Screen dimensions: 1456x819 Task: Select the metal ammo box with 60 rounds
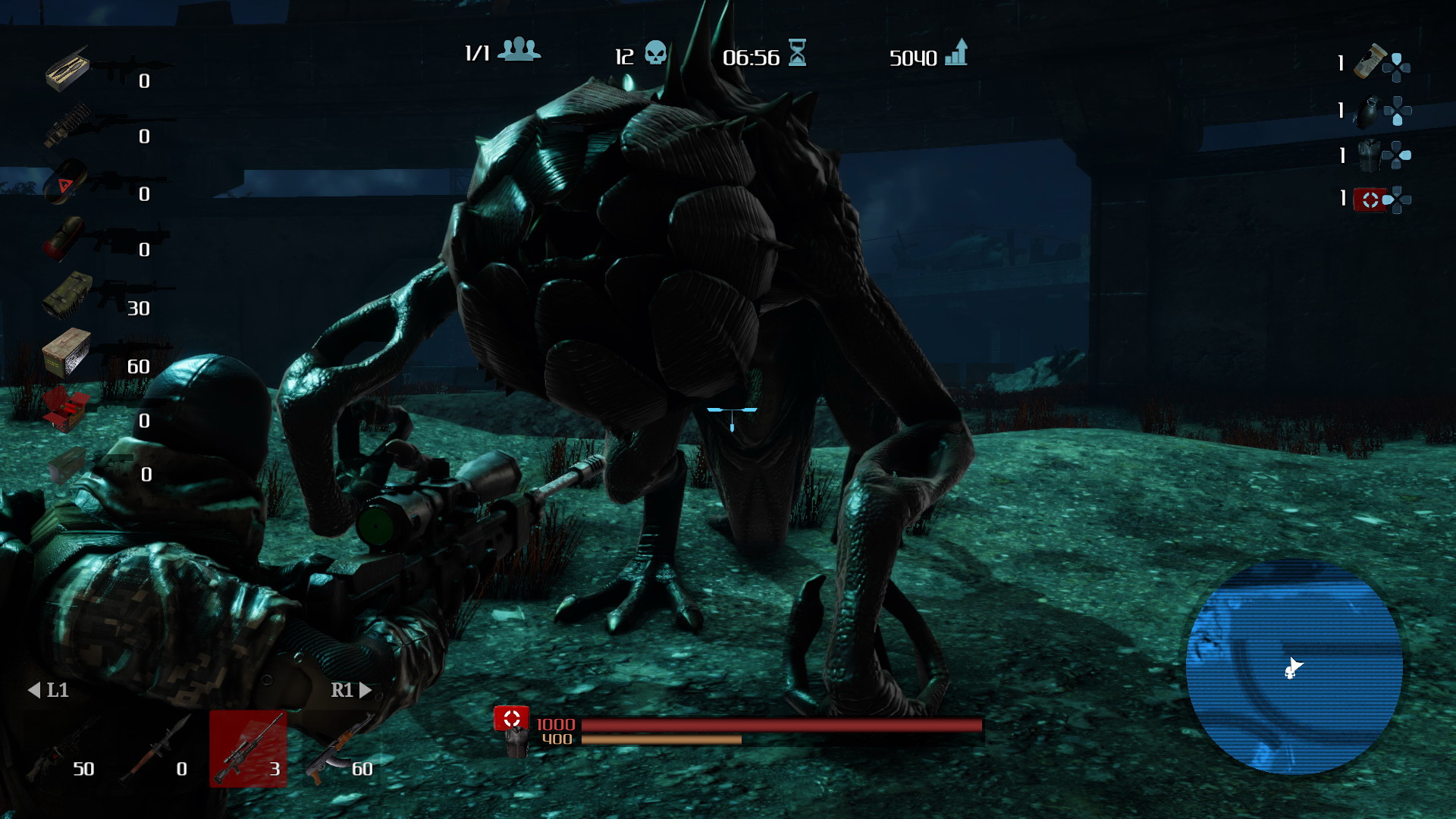click(67, 352)
